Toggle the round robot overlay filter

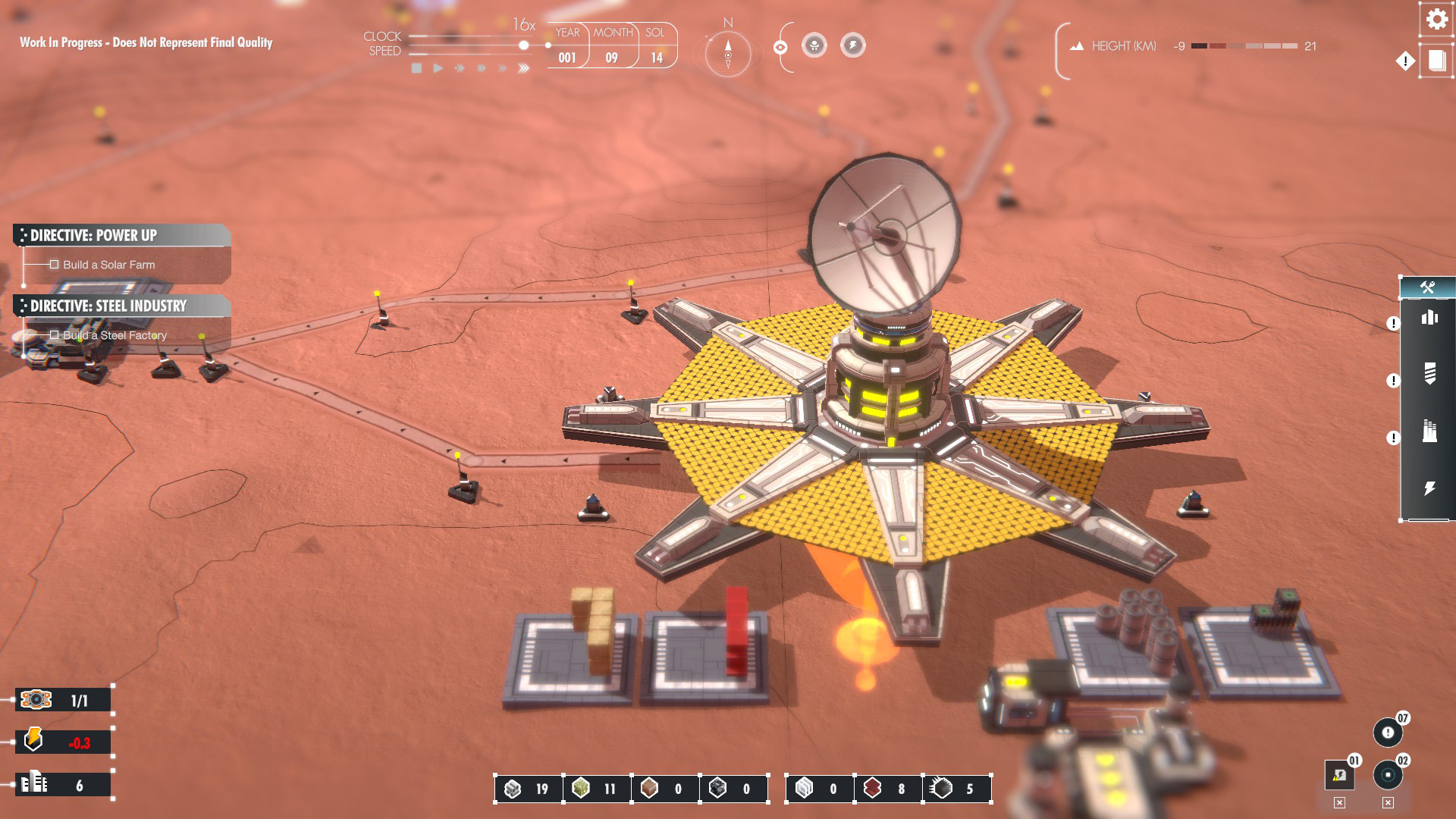click(814, 45)
